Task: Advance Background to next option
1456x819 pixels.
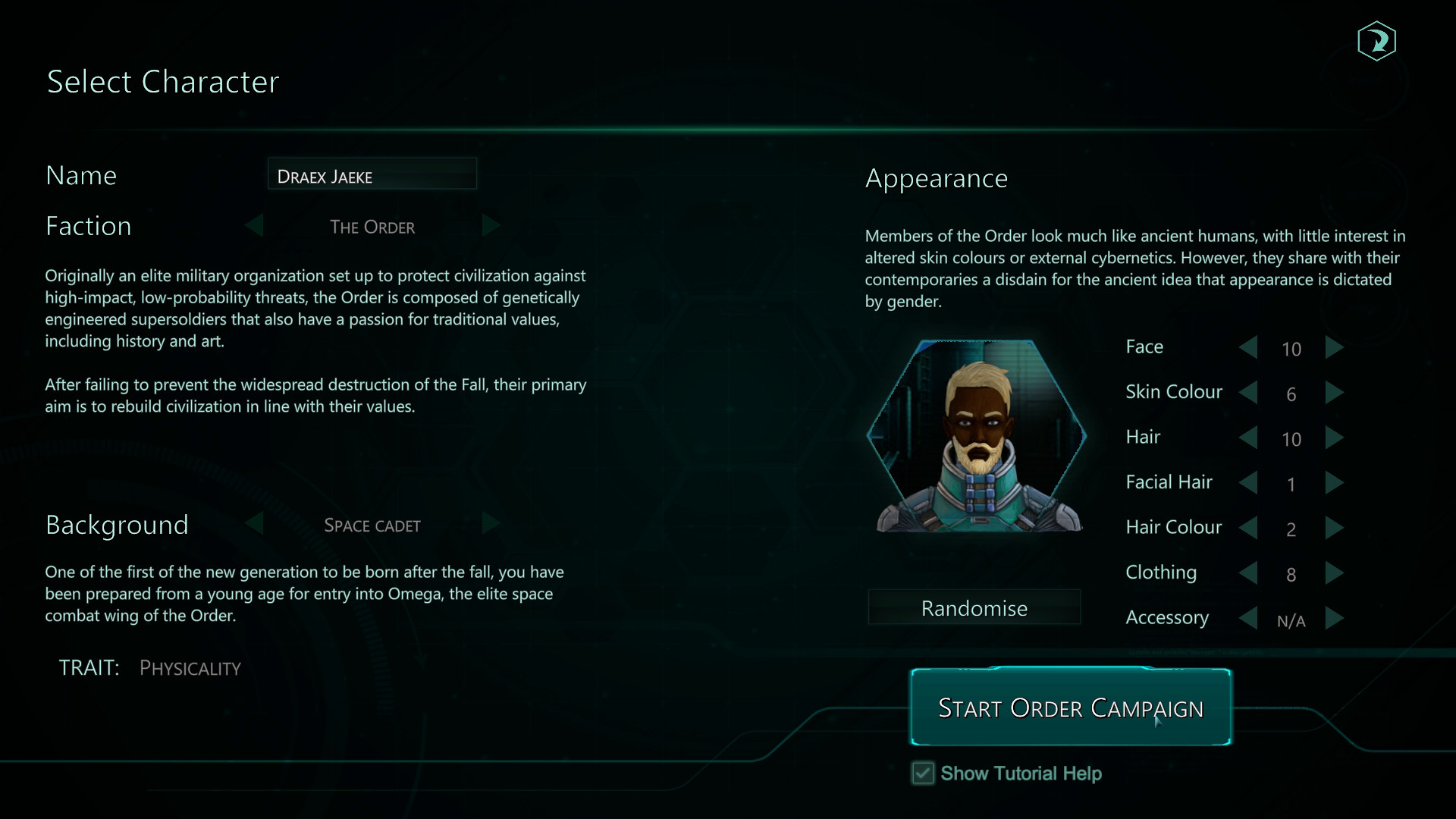Action: click(x=490, y=524)
